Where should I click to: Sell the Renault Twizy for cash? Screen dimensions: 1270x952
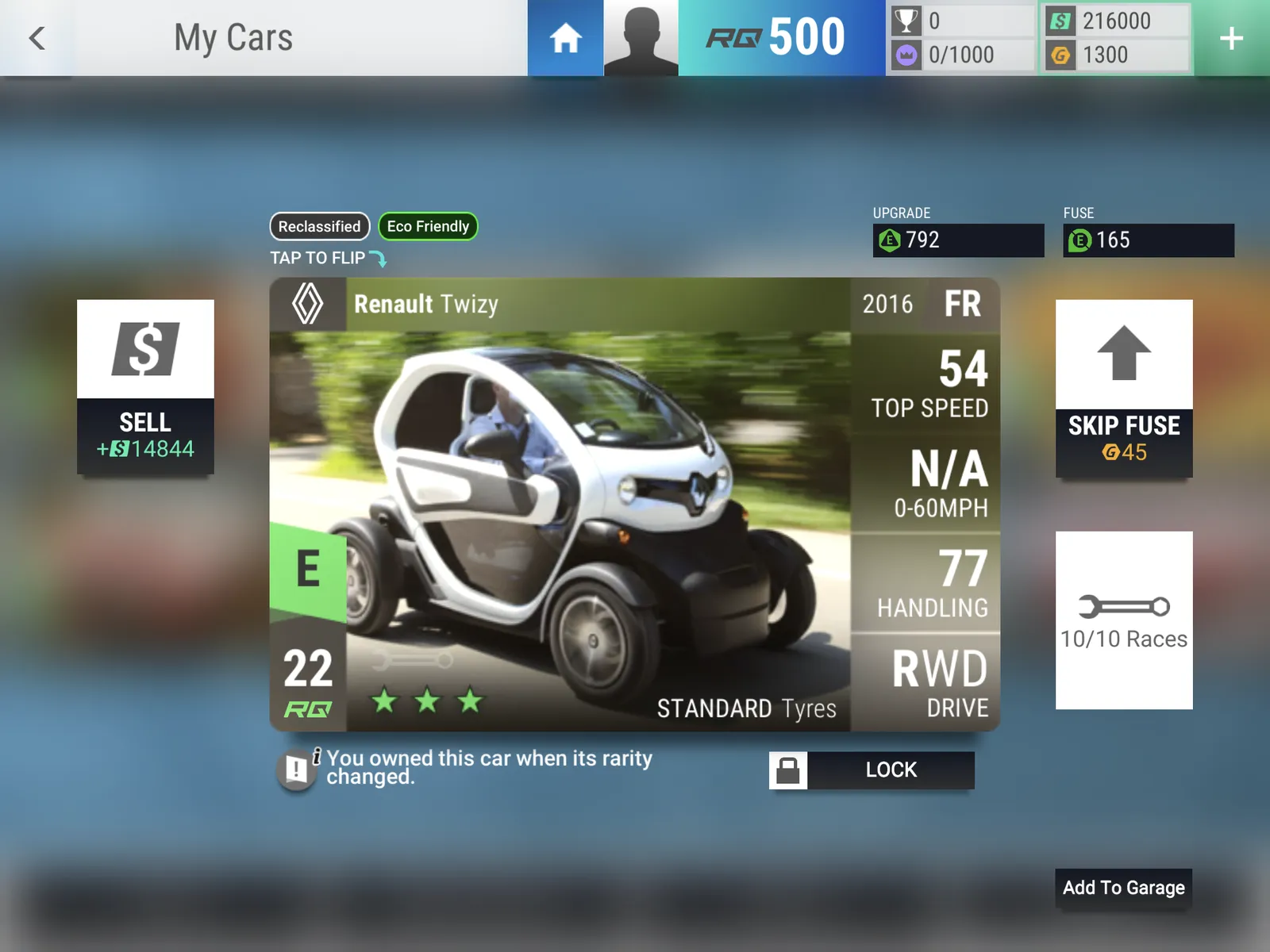pos(145,387)
